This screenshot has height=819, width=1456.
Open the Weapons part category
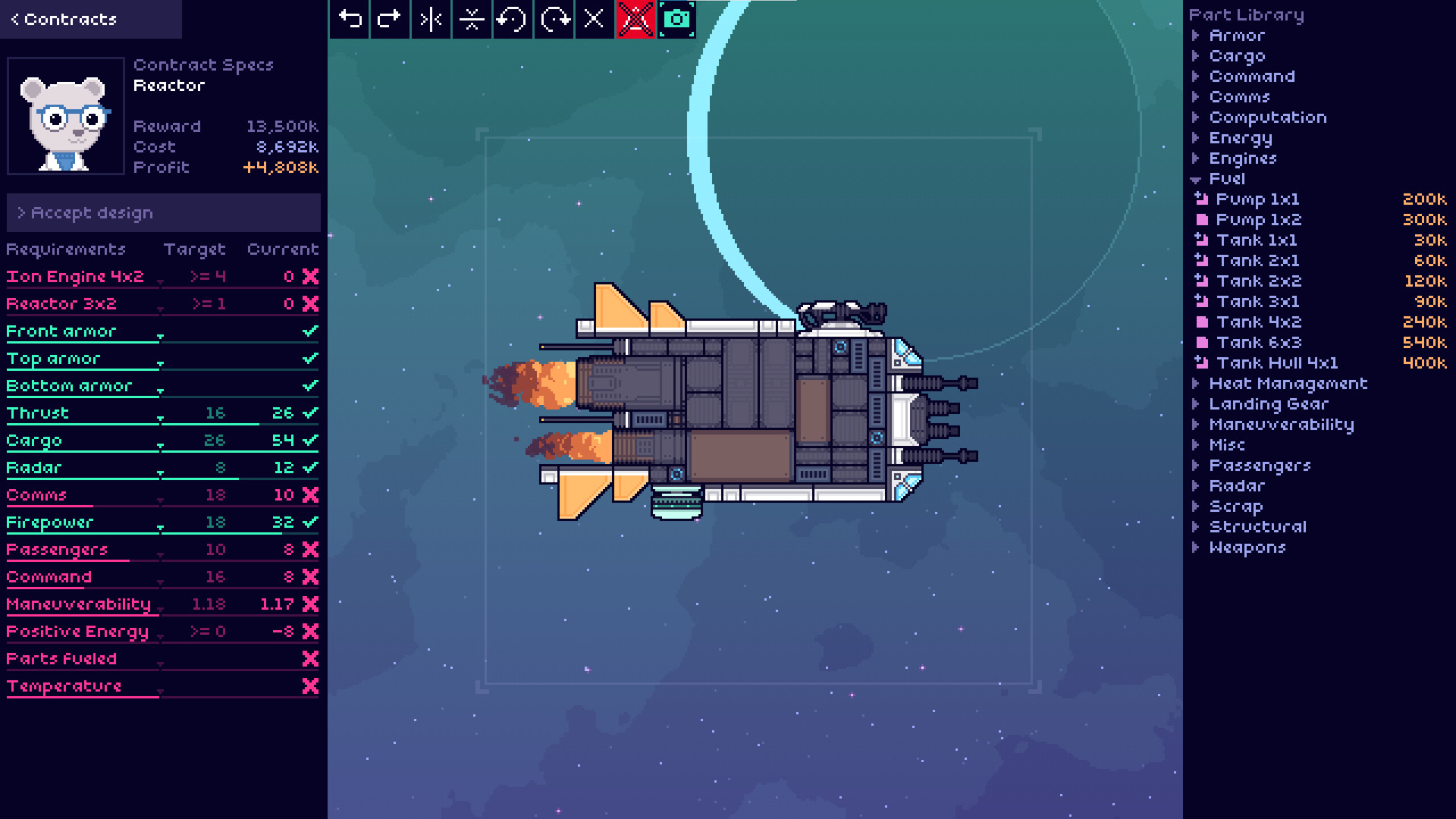(1247, 548)
